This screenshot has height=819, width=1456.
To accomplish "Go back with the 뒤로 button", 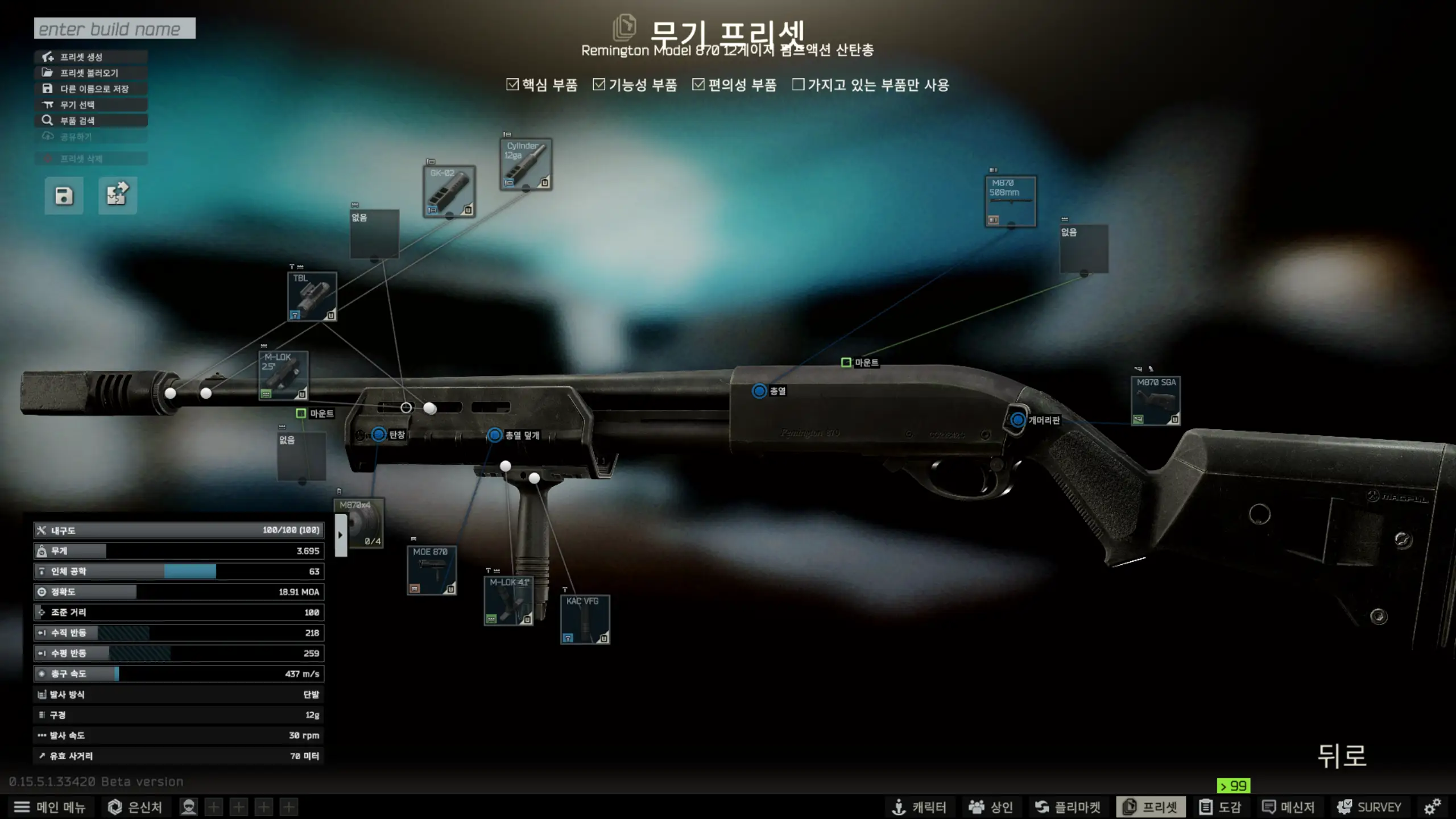I will click(x=1342, y=756).
